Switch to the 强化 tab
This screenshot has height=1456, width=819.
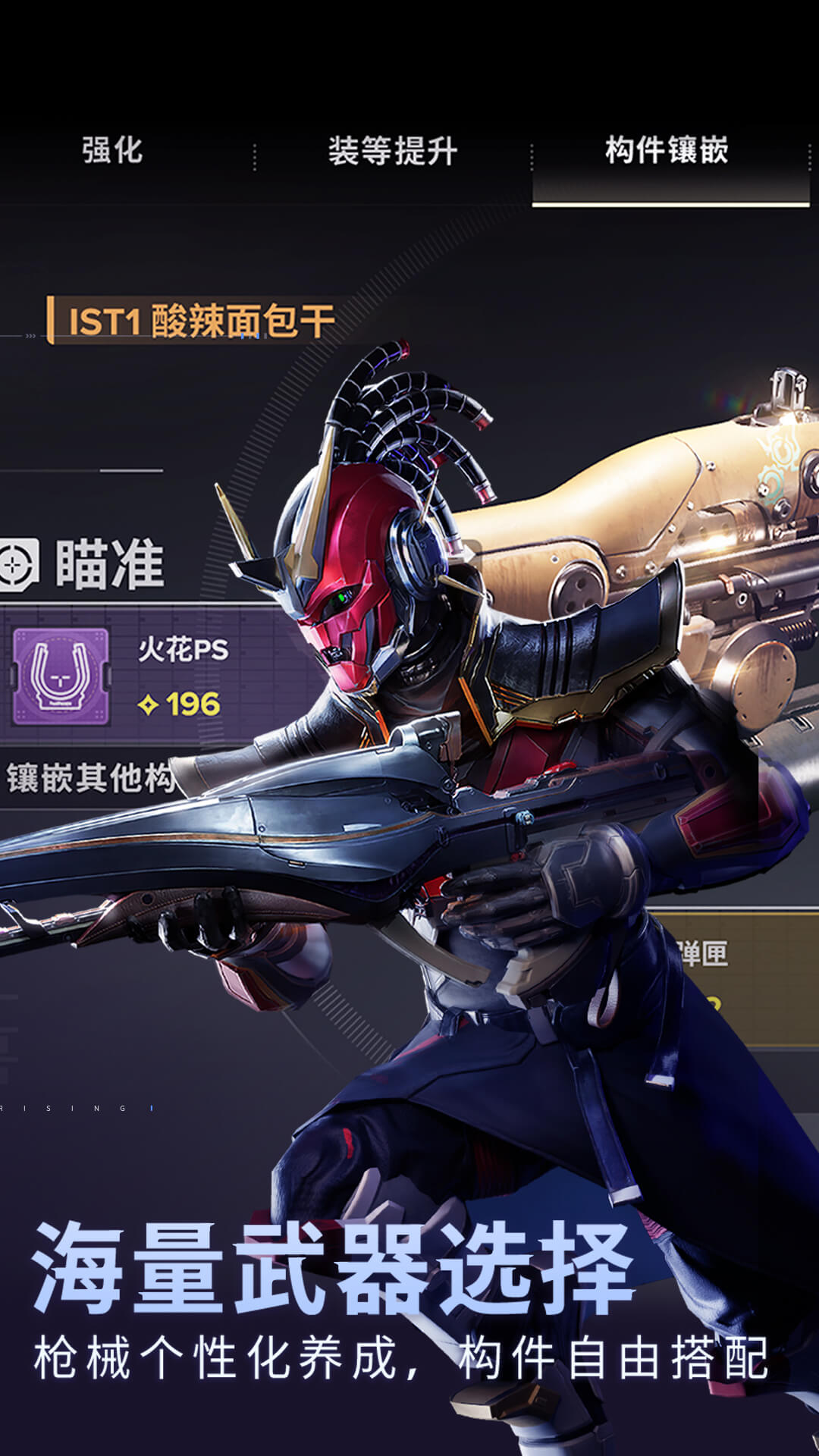[112, 151]
